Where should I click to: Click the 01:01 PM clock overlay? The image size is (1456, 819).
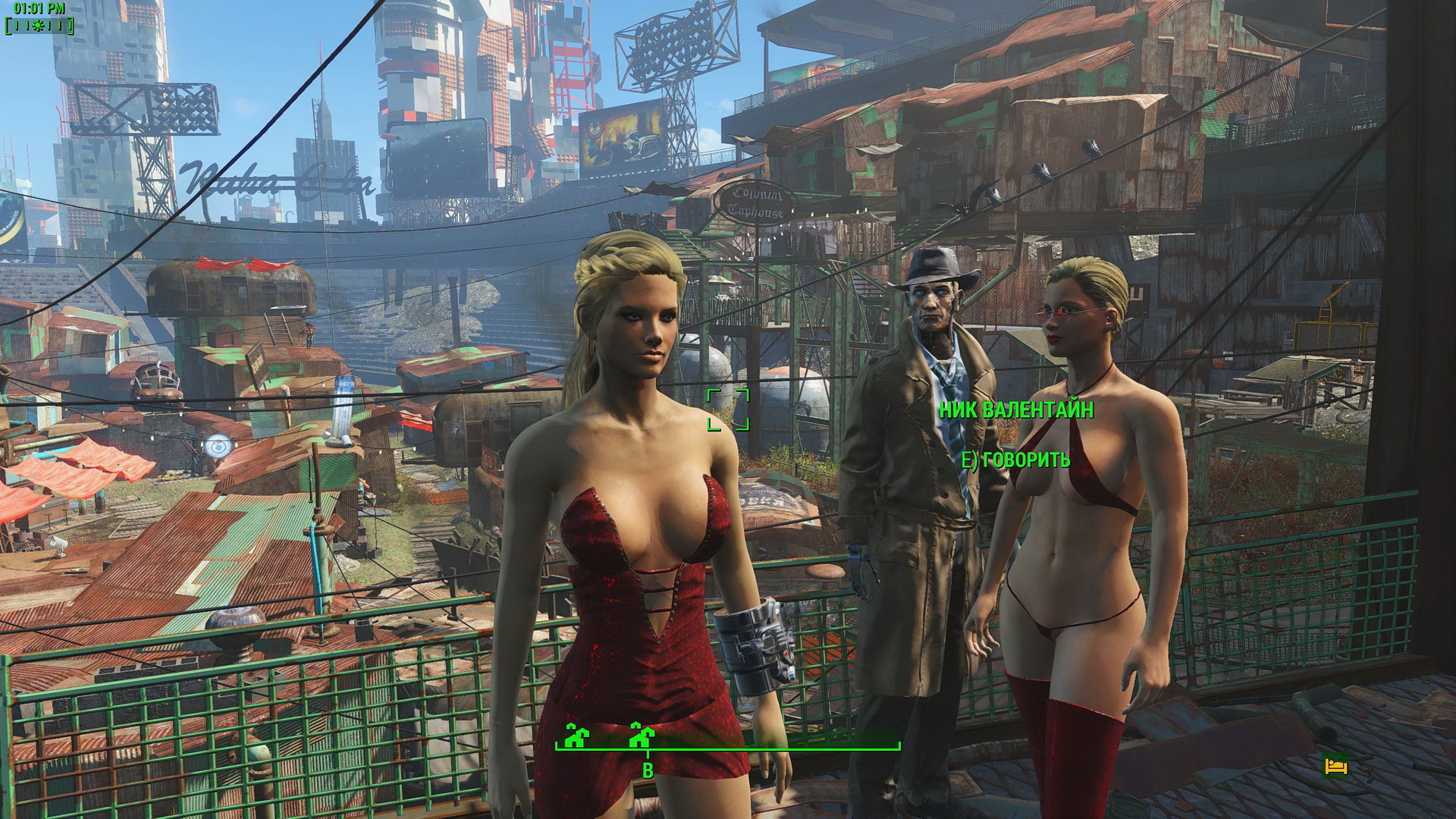pyautogui.click(x=39, y=9)
